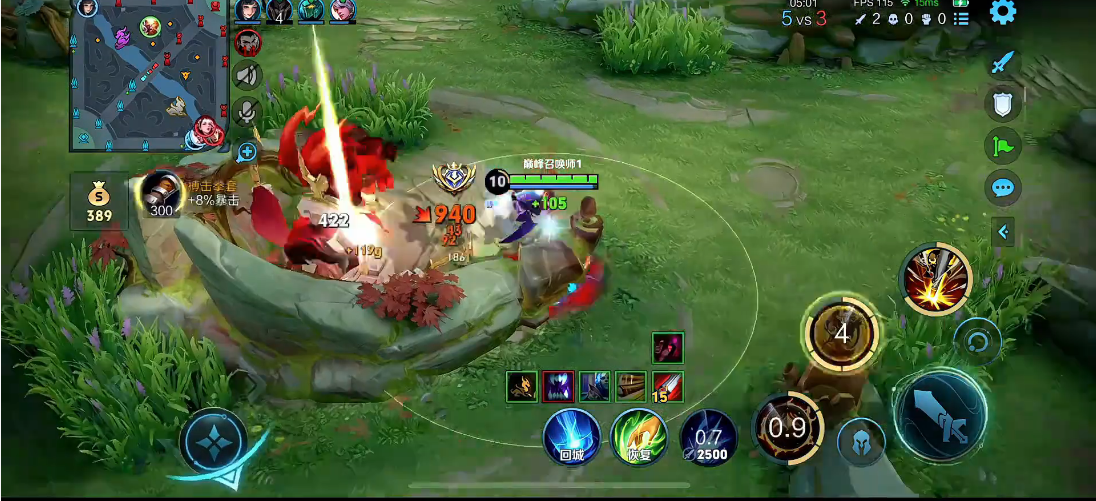Activate the 回城 recall ability

(x=572, y=438)
